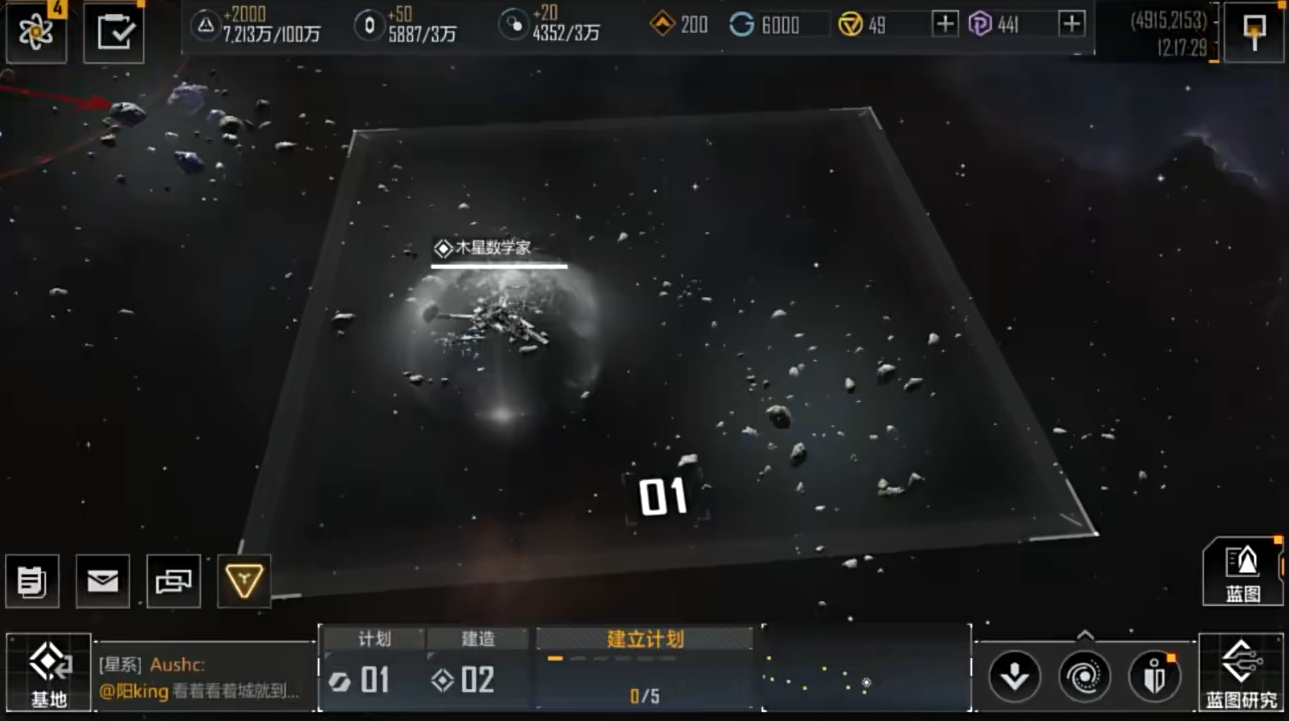Viewport: 1289px width, 721px height.
Task: Open the chat conversation icon
Action: tap(172, 581)
